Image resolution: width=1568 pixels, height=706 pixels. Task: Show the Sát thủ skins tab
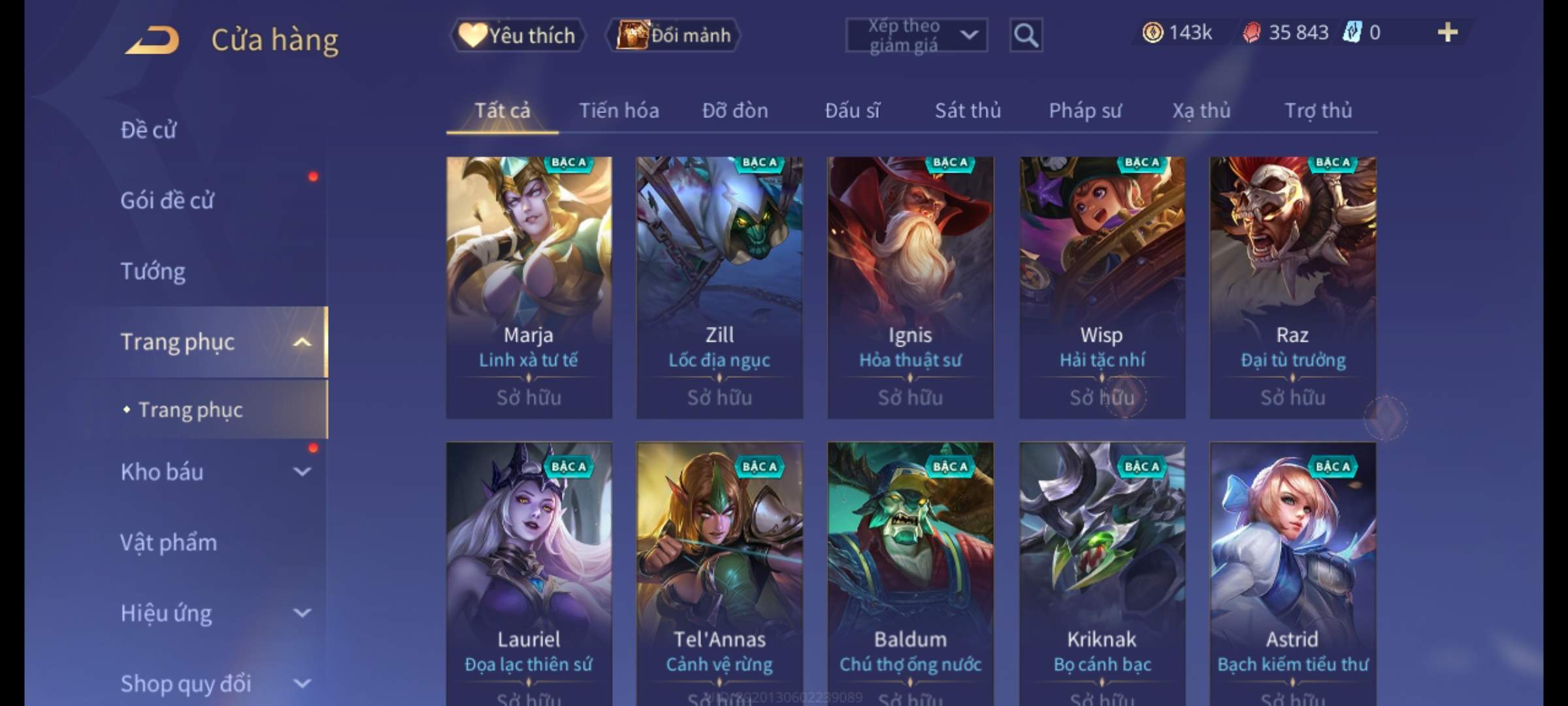point(968,110)
